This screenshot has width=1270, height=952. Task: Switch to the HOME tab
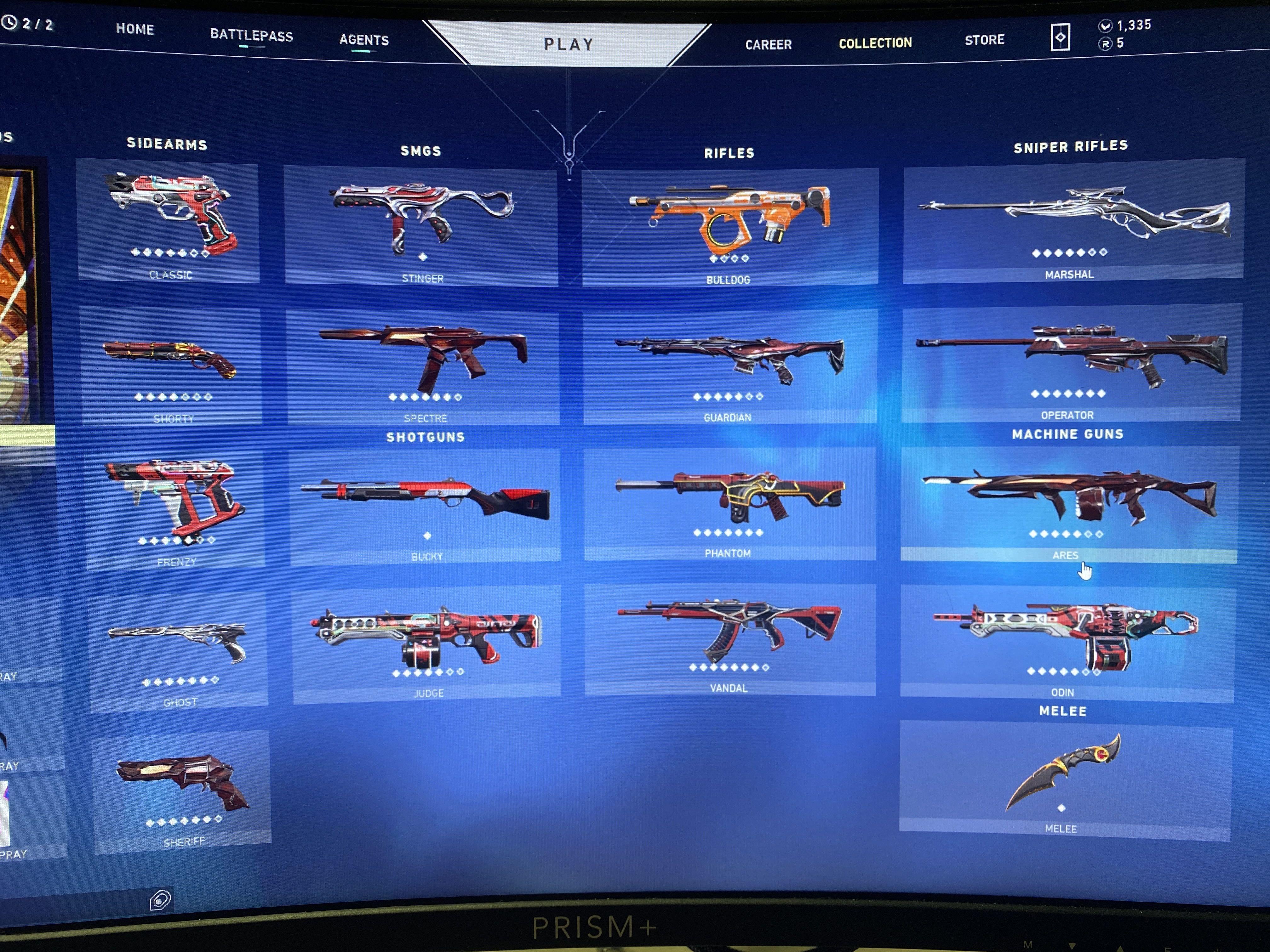135,29
